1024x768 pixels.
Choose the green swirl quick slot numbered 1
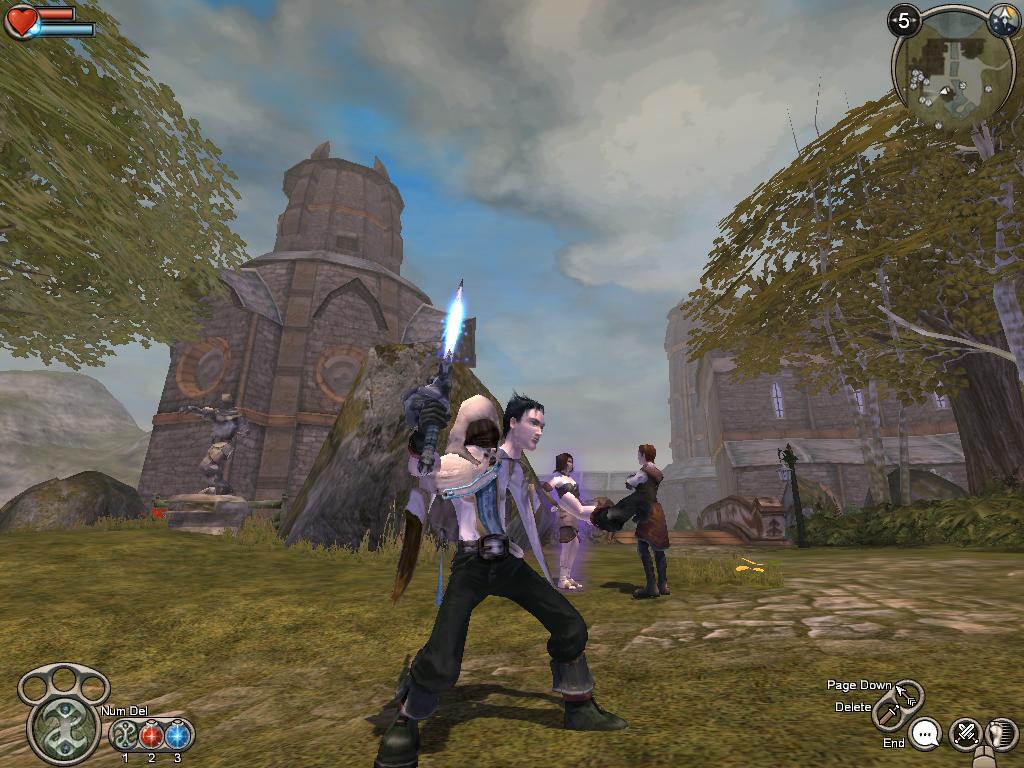pyautogui.click(x=125, y=736)
